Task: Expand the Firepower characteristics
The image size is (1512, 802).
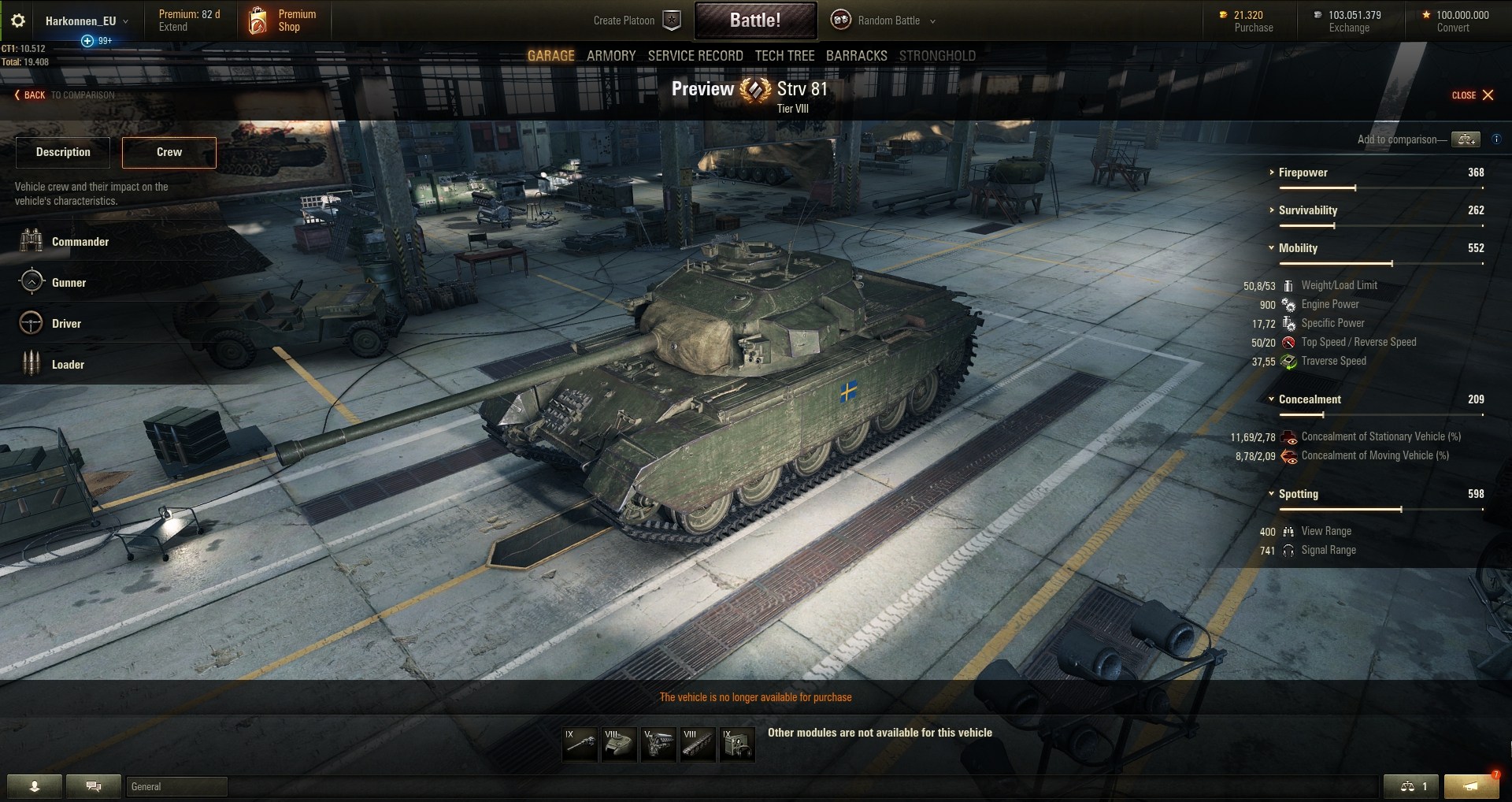Action: coord(1303,173)
